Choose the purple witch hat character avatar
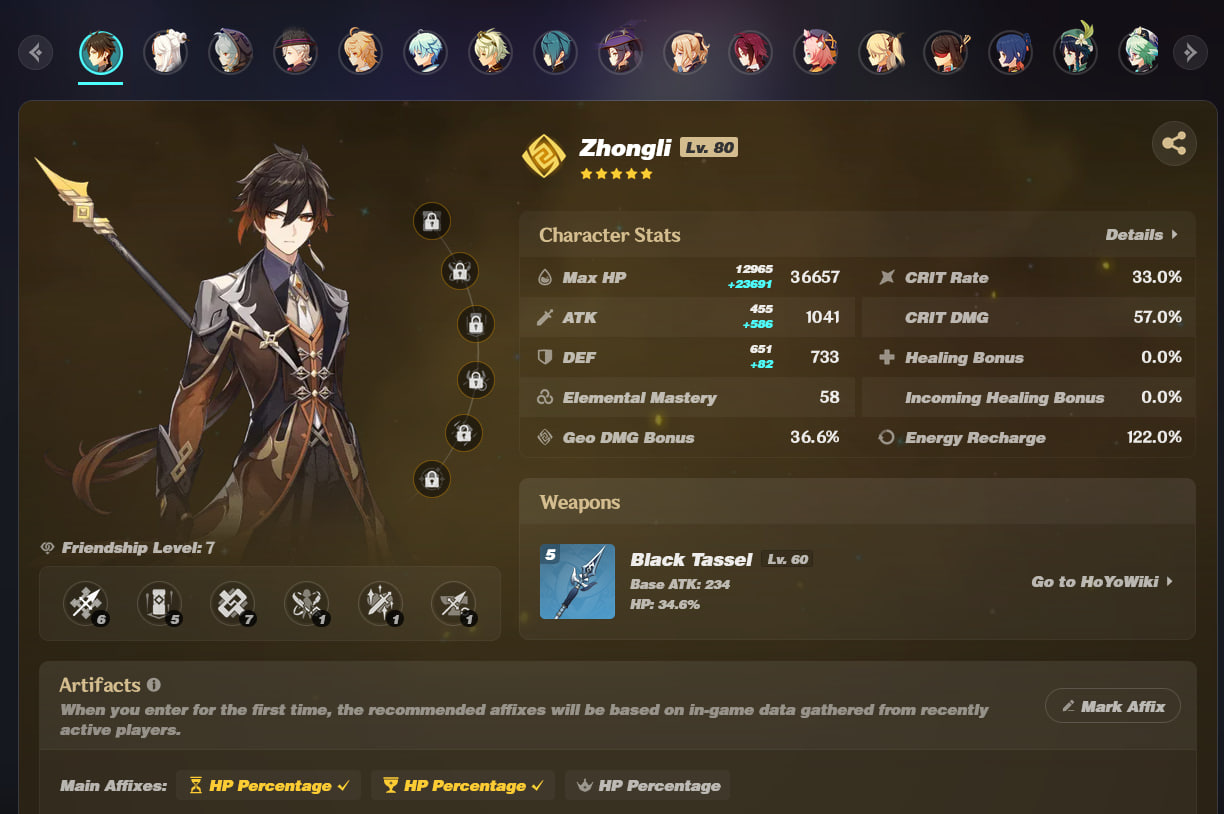 [x=620, y=52]
